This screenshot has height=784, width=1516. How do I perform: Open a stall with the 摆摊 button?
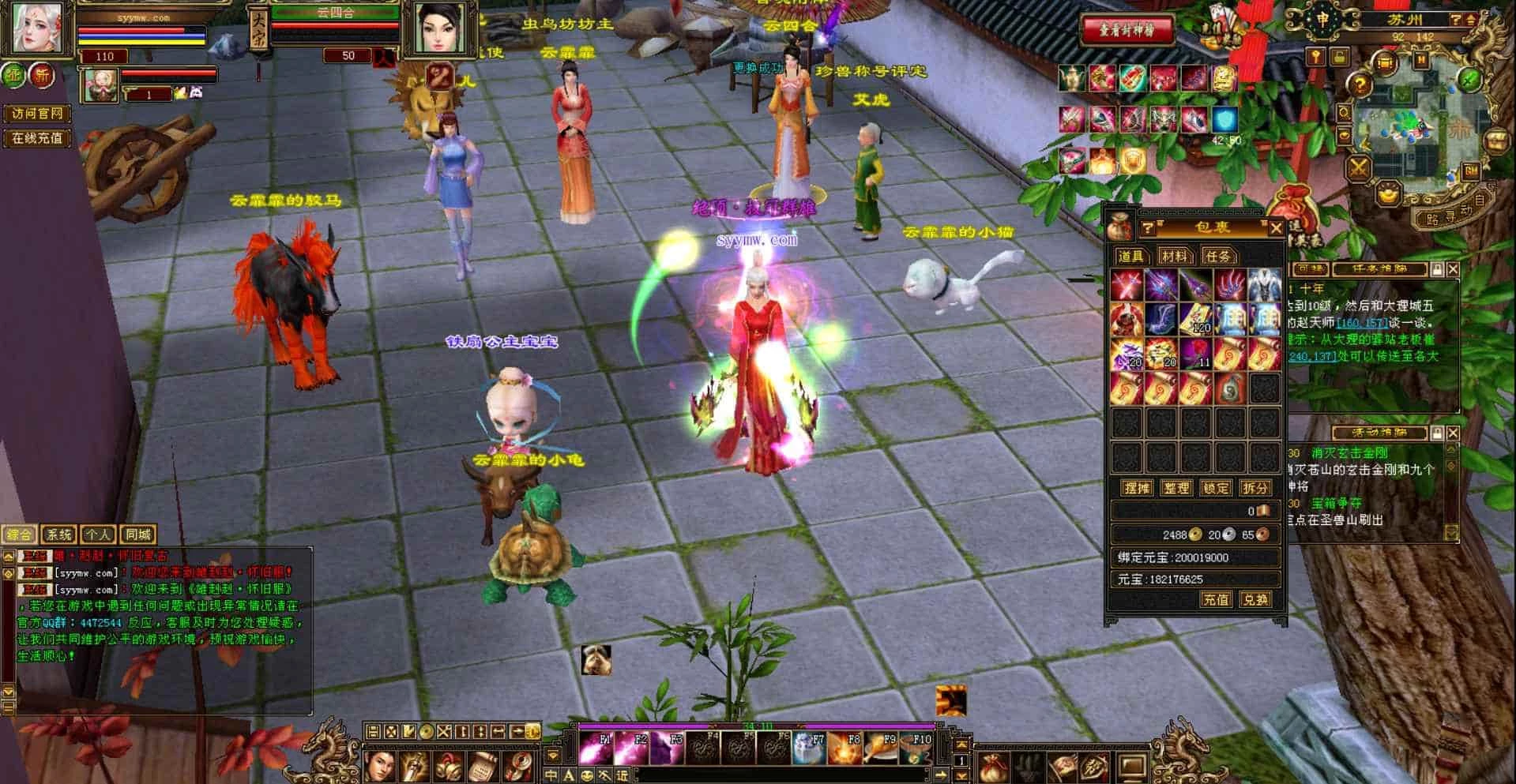pyautogui.click(x=1137, y=488)
